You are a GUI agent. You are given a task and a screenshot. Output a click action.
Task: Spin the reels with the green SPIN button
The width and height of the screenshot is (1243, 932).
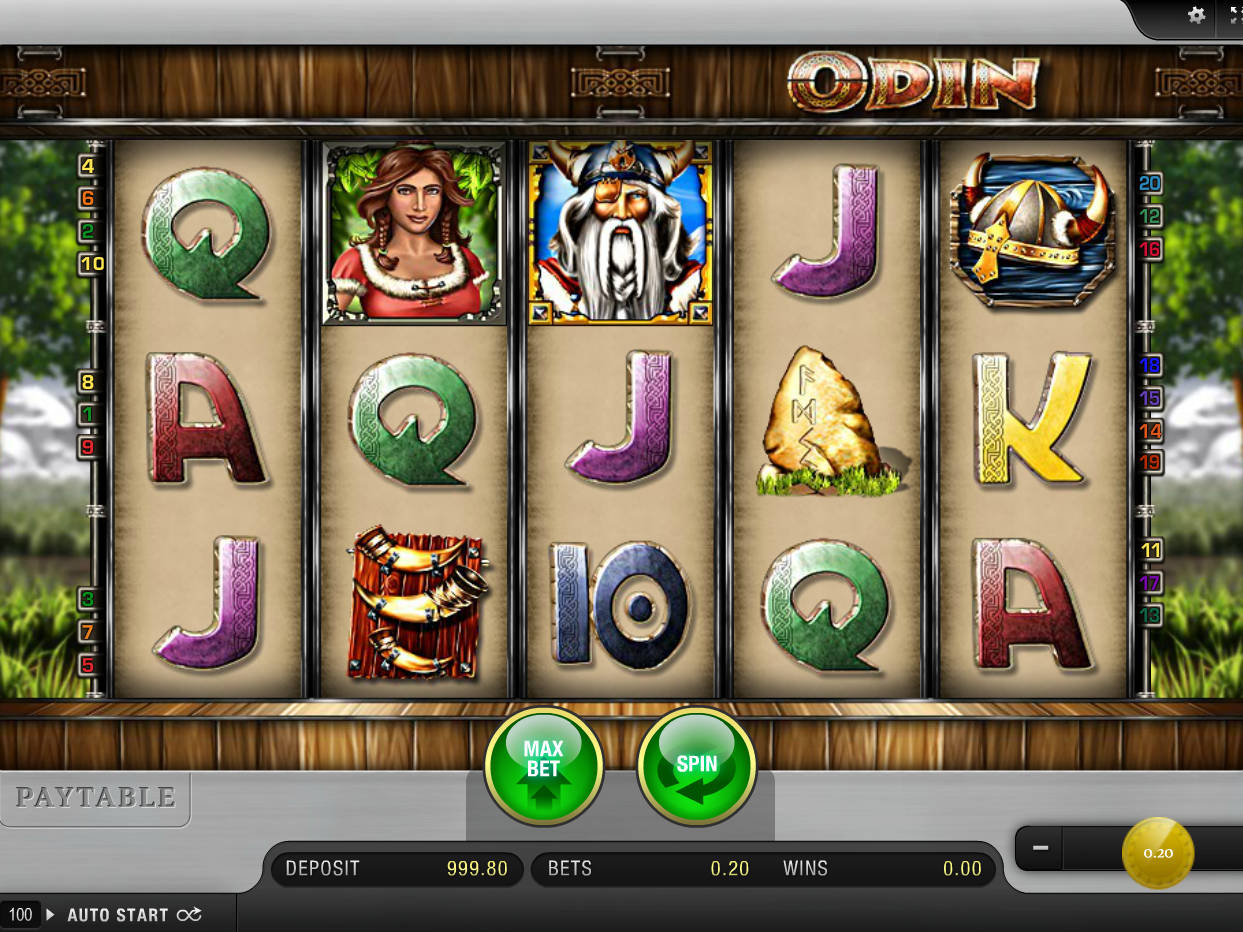click(696, 767)
